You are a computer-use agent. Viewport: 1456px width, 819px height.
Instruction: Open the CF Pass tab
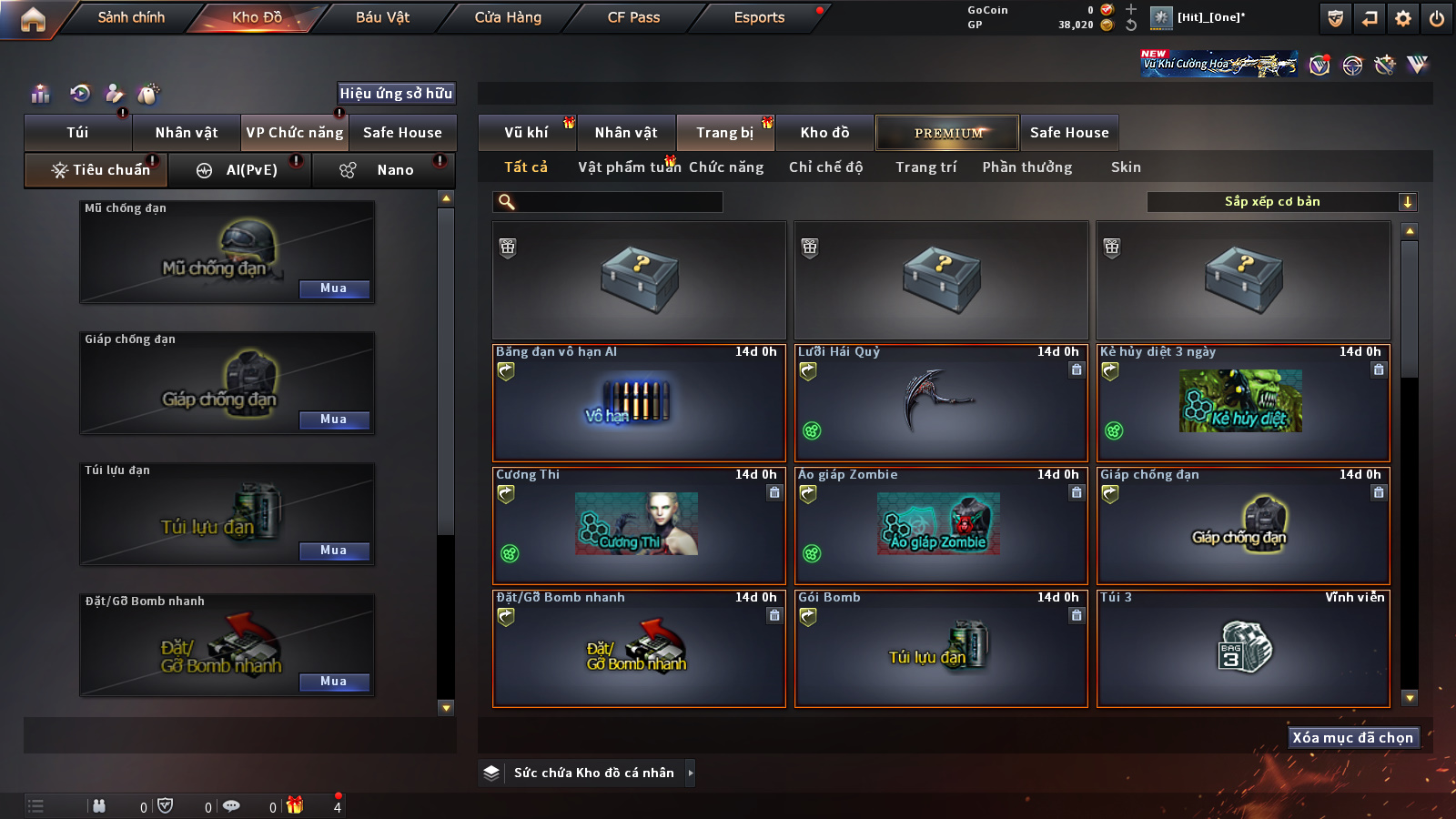point(633,17)
